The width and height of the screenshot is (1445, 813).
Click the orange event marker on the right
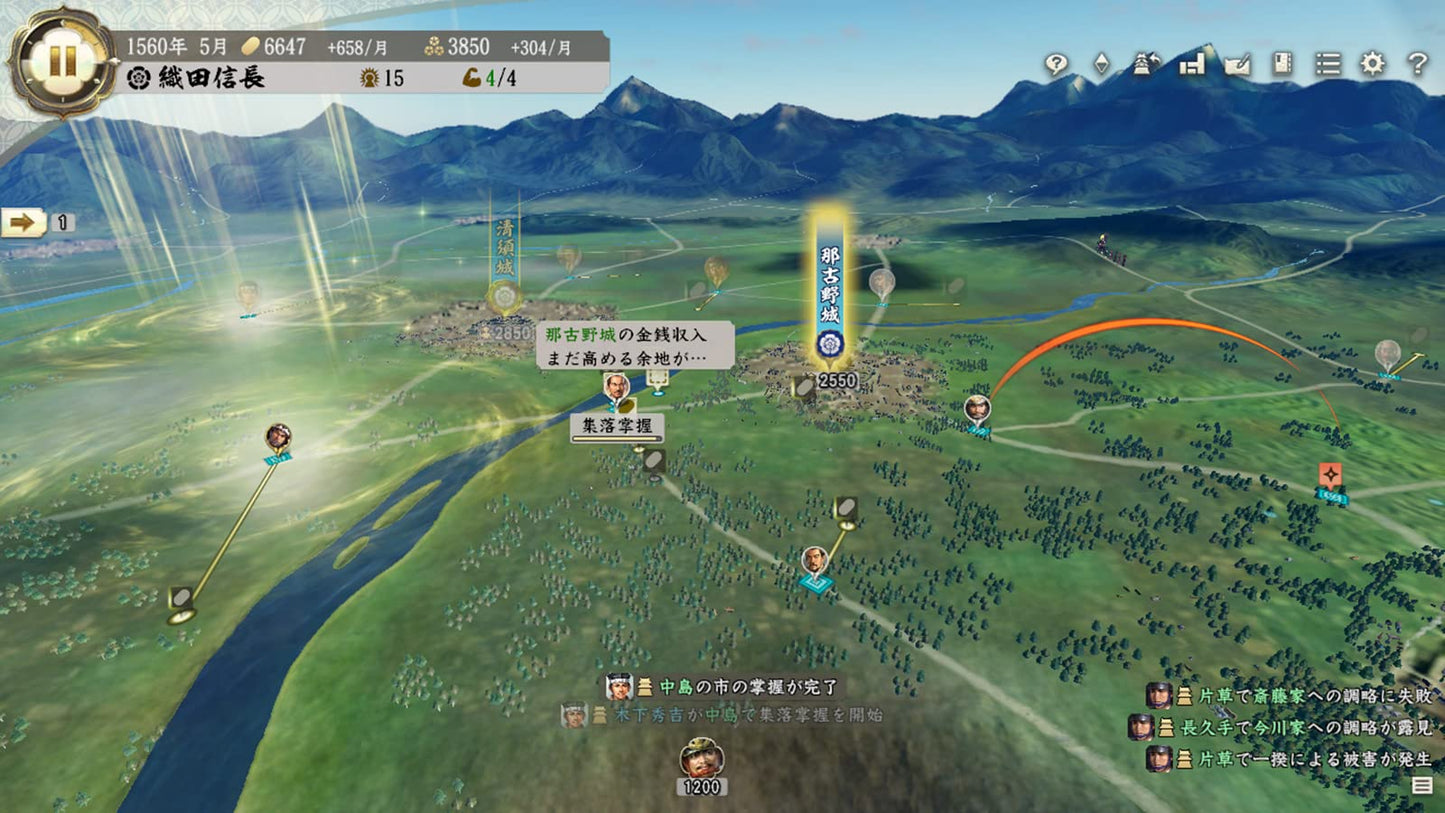pos(1331,473)
